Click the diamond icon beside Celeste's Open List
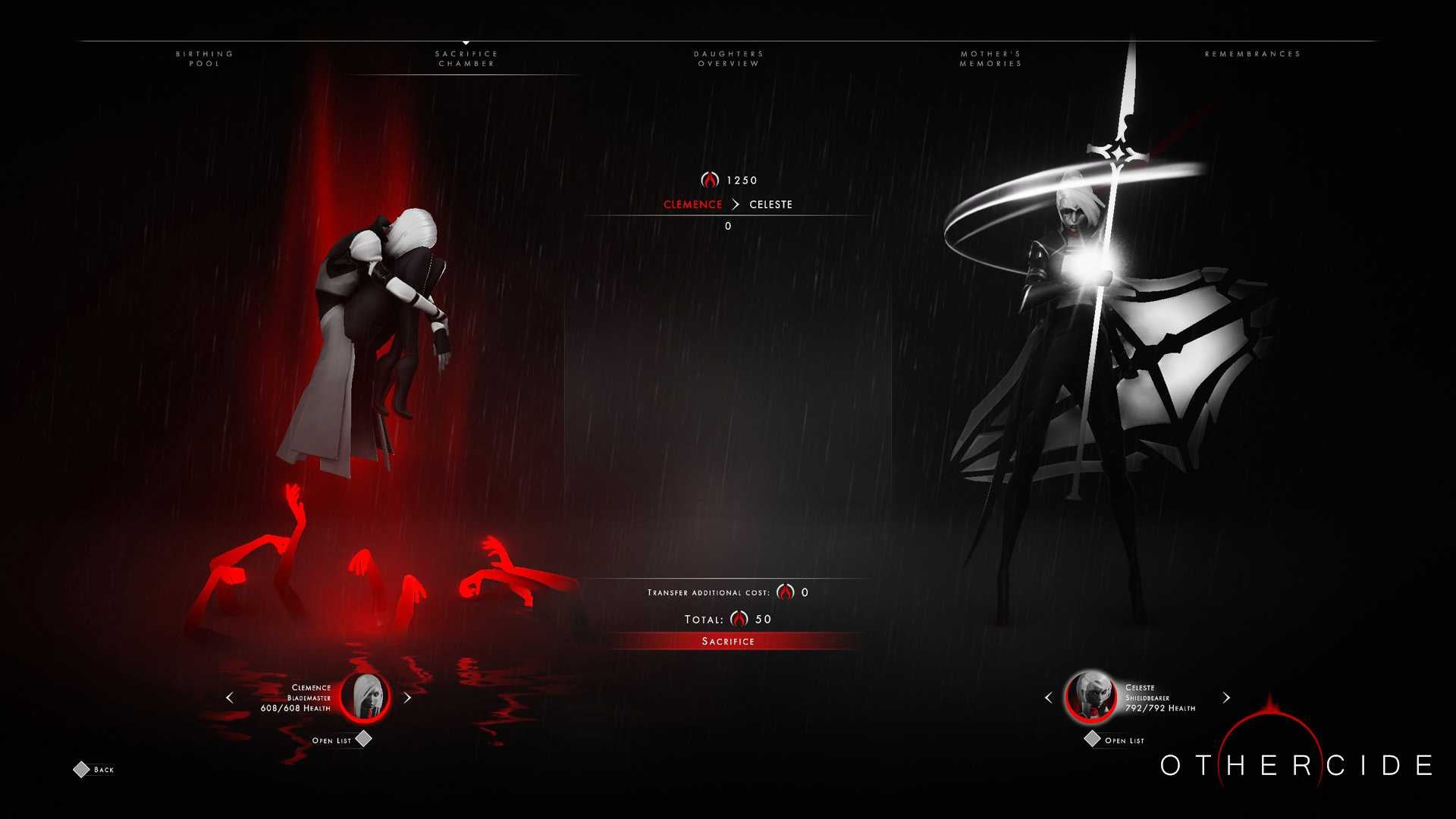 (1093, 740)
